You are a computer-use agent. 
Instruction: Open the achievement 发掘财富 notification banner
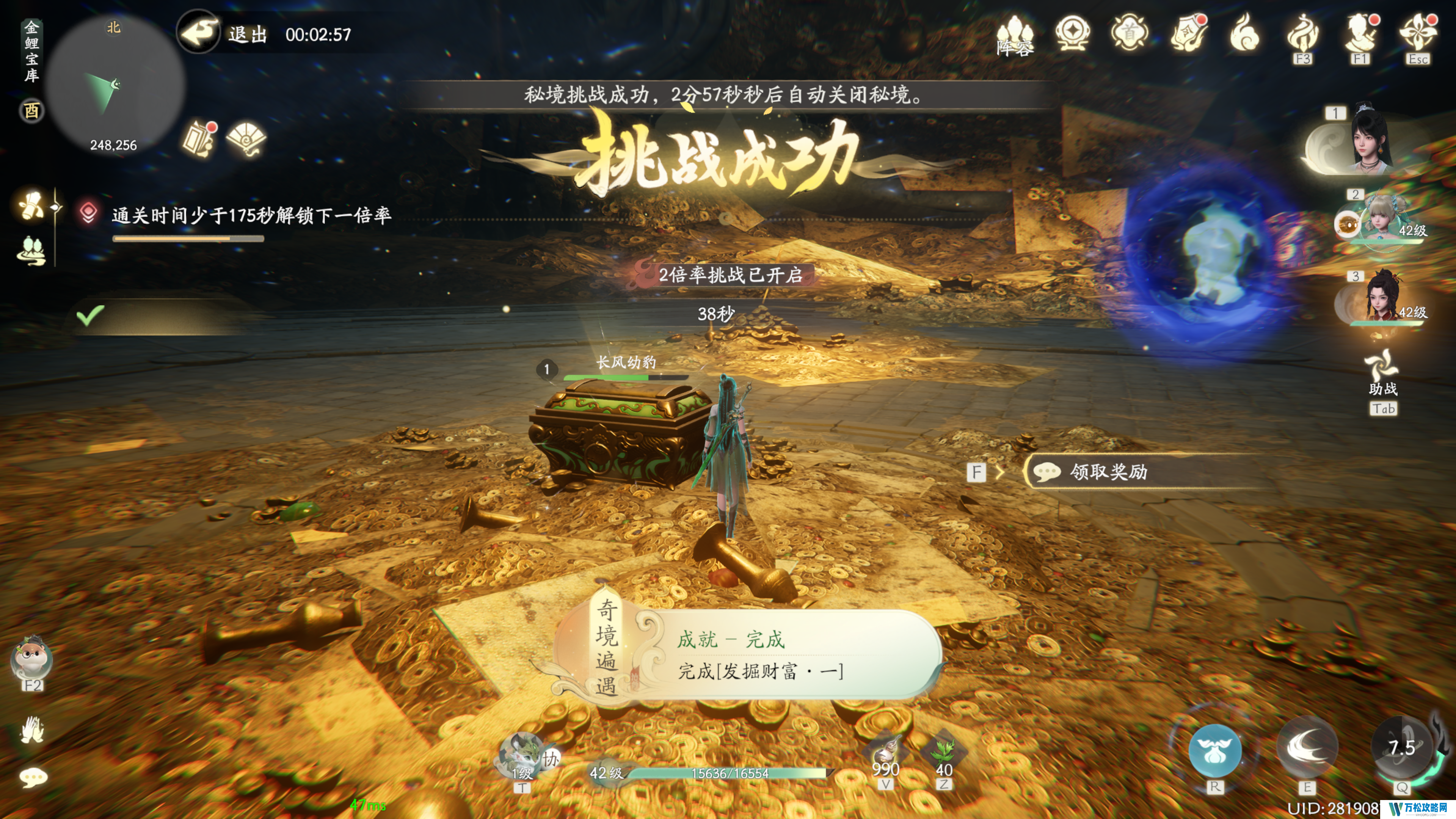tap(758, 654)
